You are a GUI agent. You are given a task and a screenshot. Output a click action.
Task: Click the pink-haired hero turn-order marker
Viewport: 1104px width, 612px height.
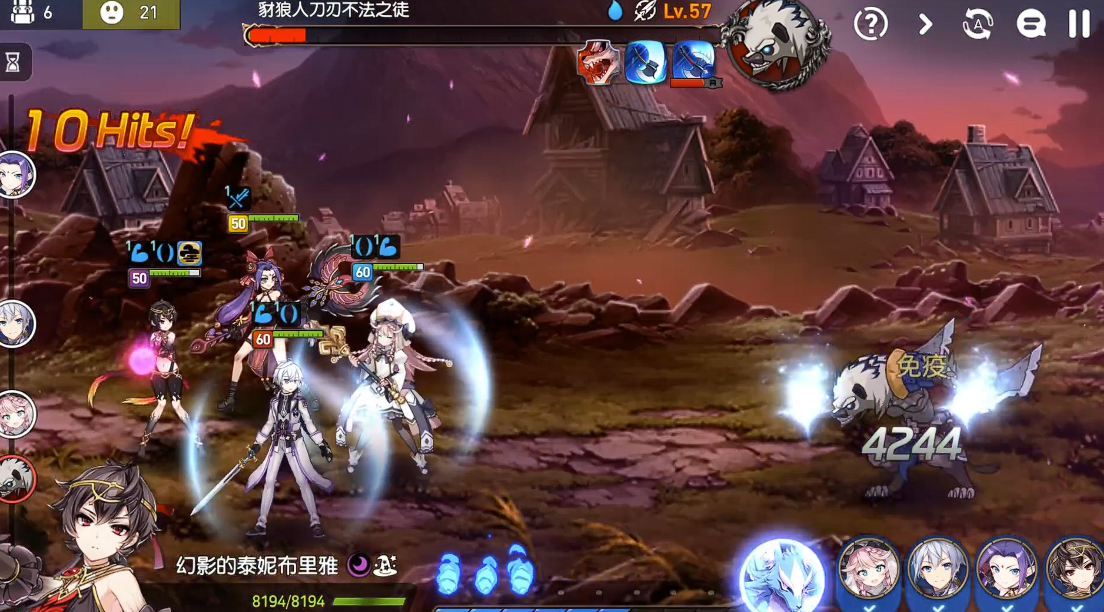16,414
